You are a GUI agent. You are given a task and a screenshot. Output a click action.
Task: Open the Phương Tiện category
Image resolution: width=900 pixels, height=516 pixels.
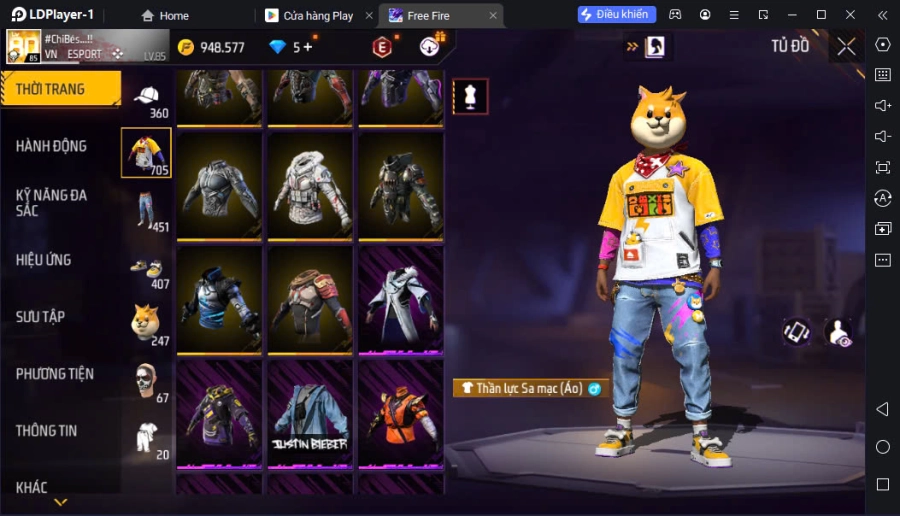55,374
